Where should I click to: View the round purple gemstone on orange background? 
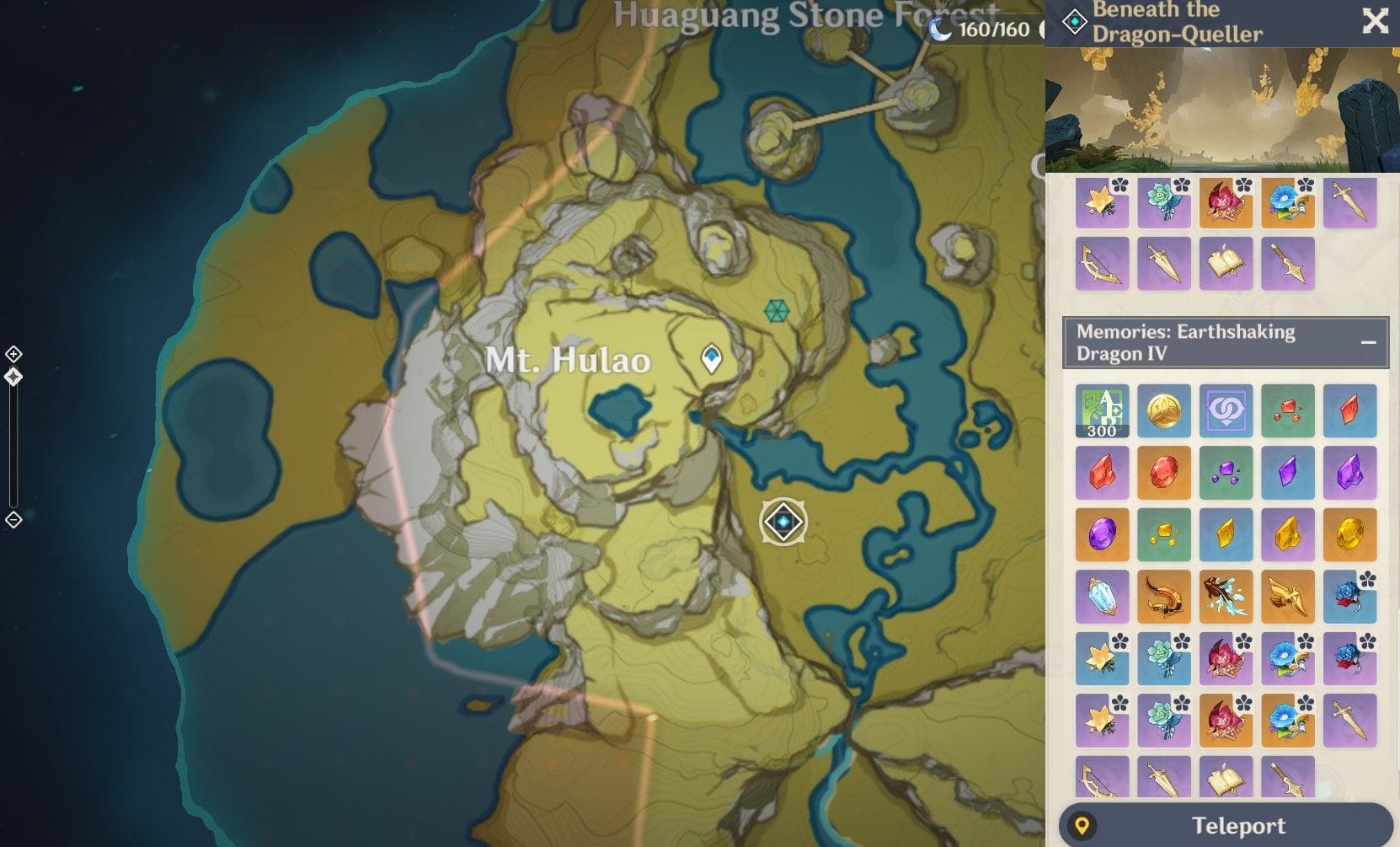pyautogui.click(x=1102, y=534)
